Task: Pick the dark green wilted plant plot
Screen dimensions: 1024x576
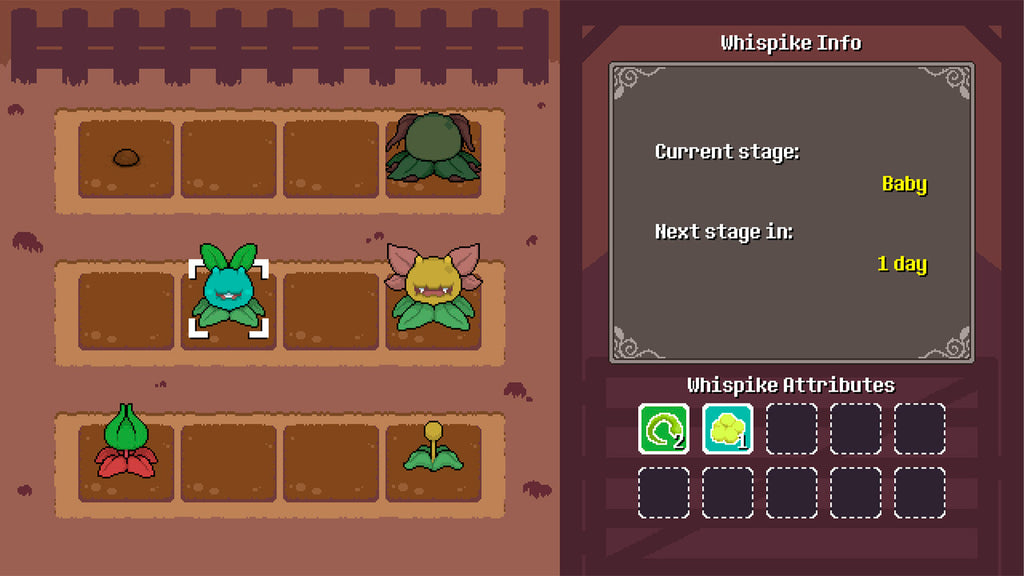Action: point(433,152)
